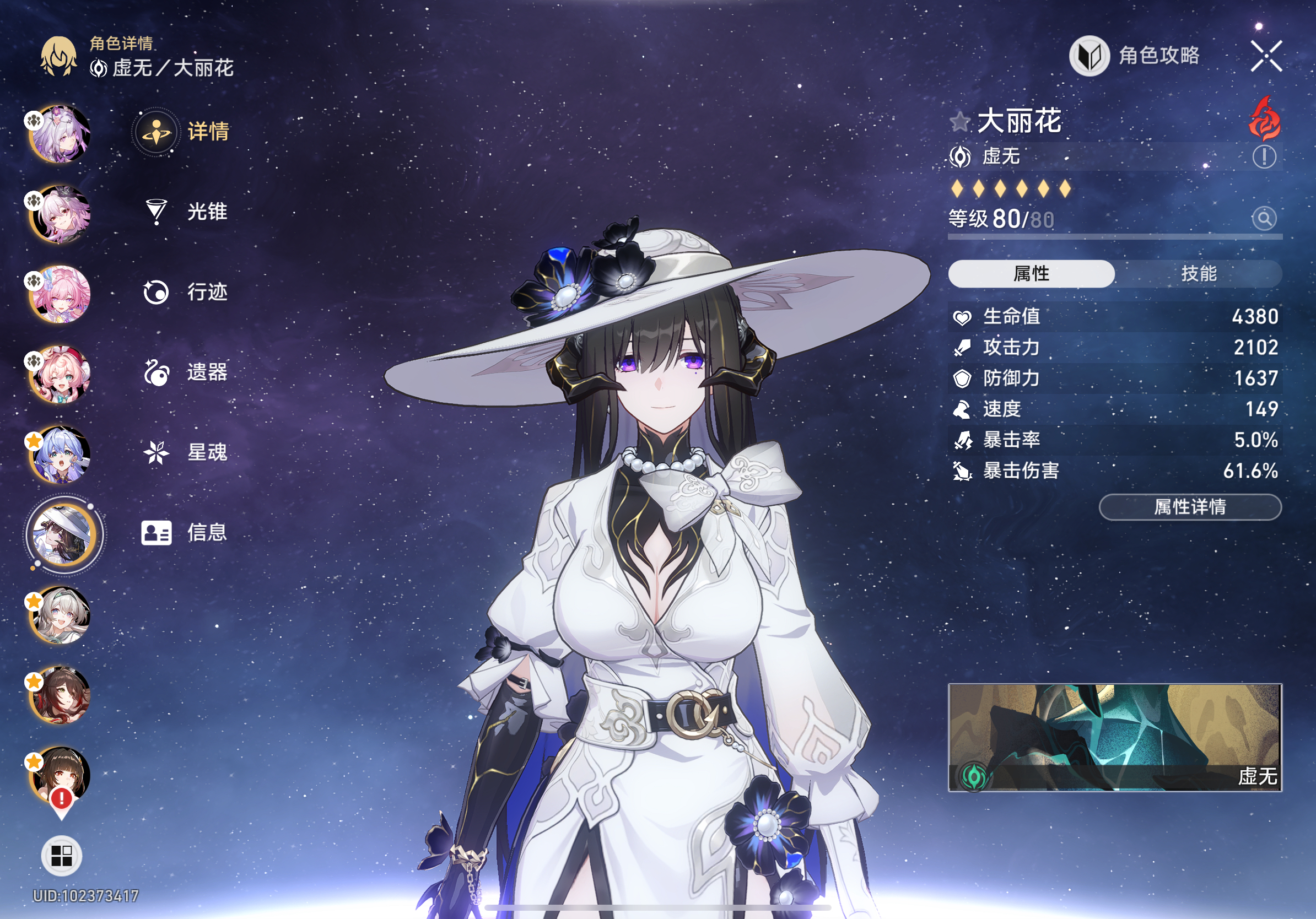
Task: Toggle the favorite star beside 大丽花
Action: (959, 122)
